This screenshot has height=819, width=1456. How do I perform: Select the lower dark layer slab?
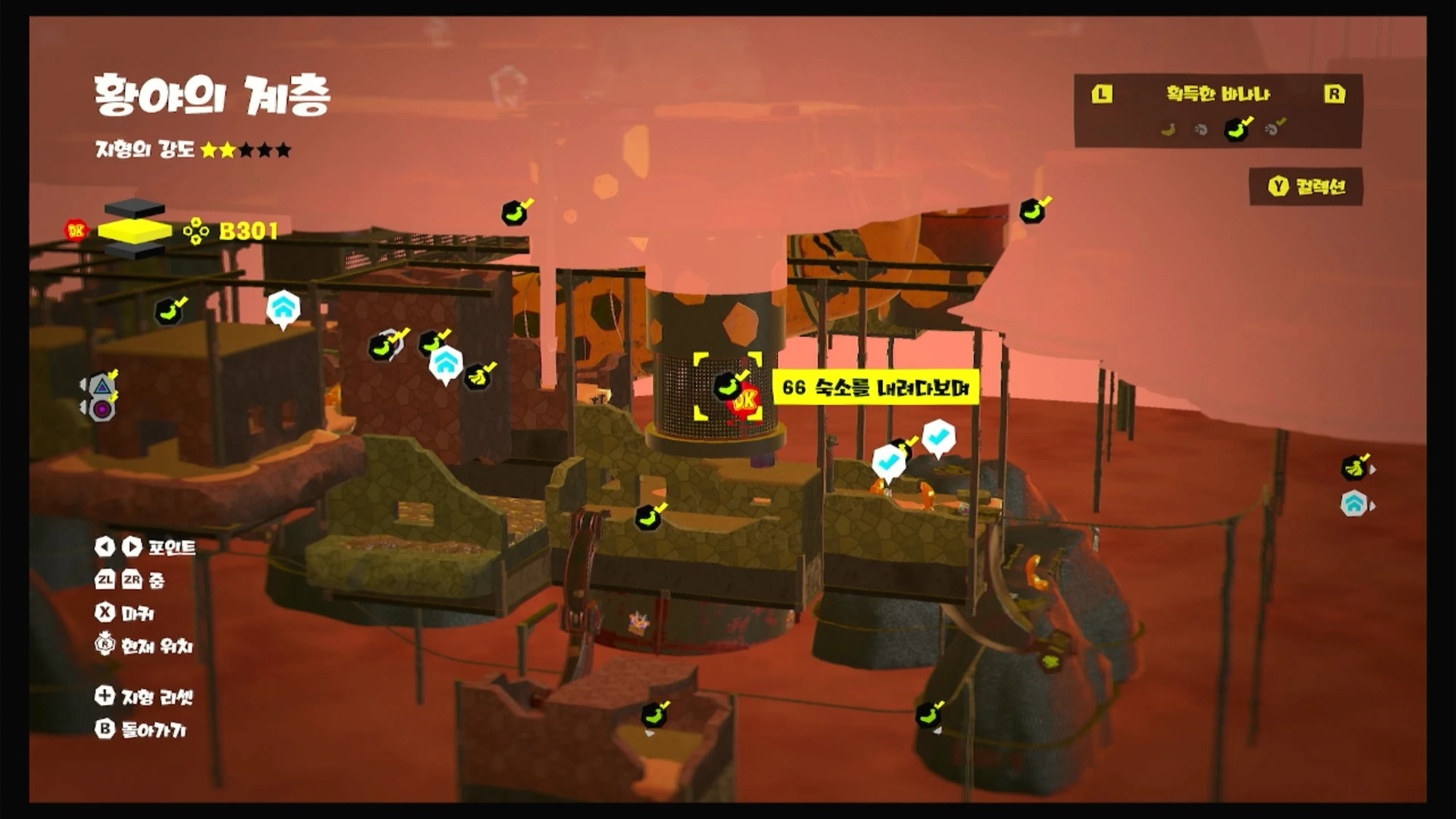coord(135,251)
